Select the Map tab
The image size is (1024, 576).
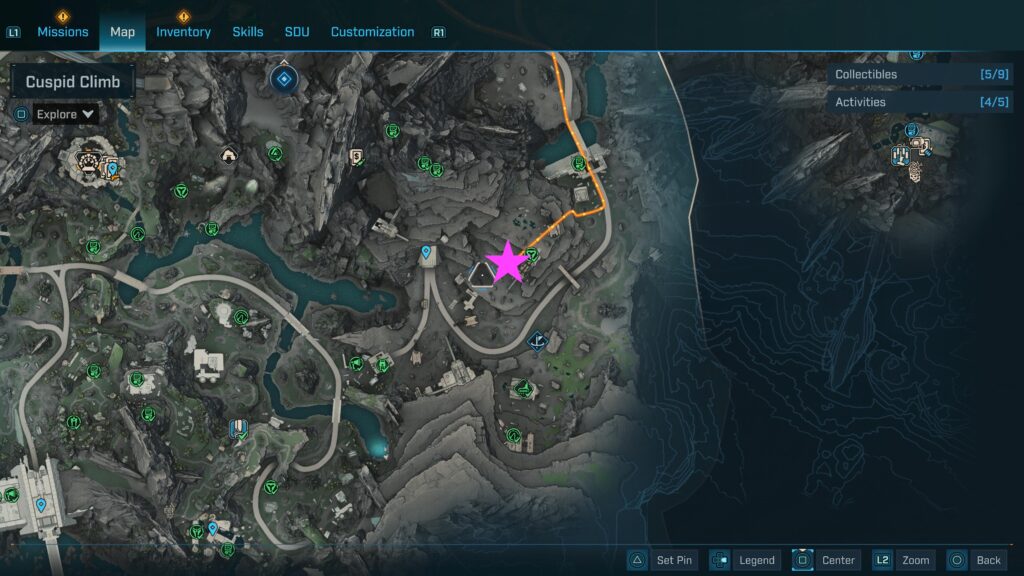click(122, 32)
